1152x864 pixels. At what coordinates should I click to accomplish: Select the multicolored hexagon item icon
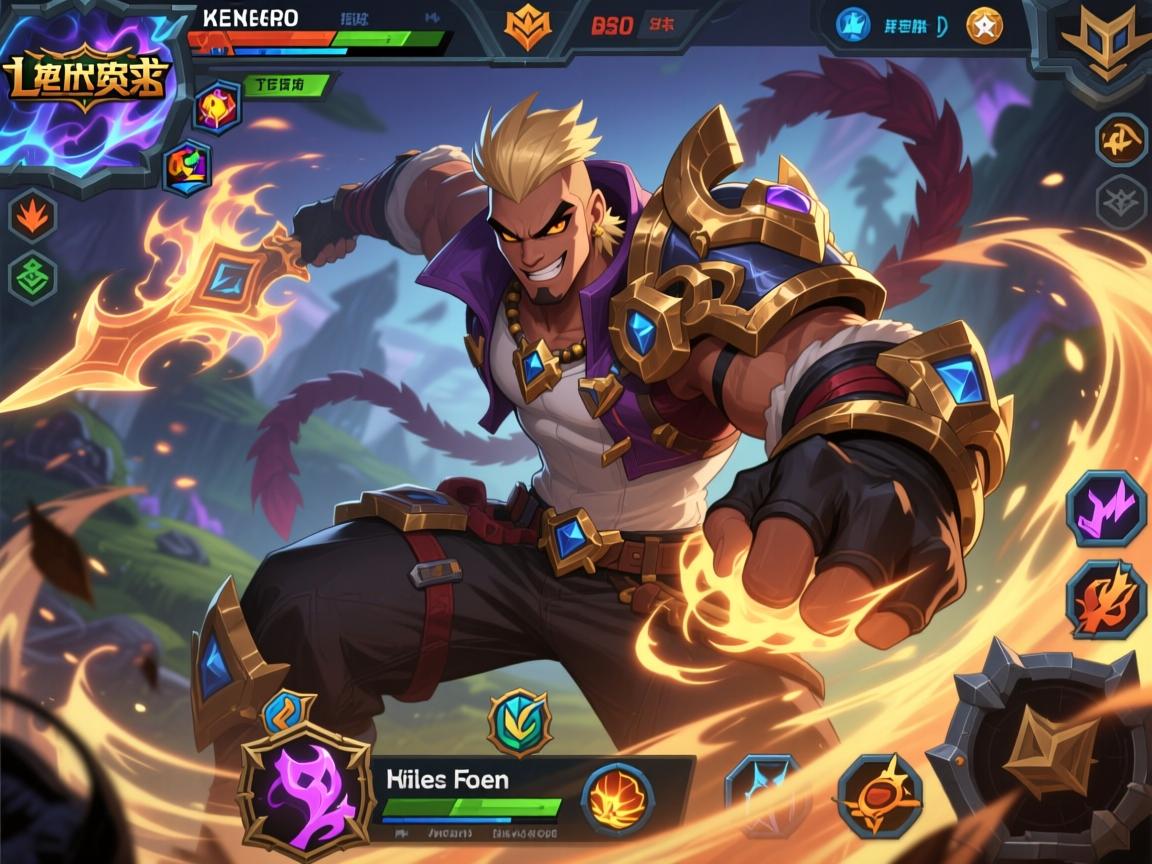coord(187,166)
